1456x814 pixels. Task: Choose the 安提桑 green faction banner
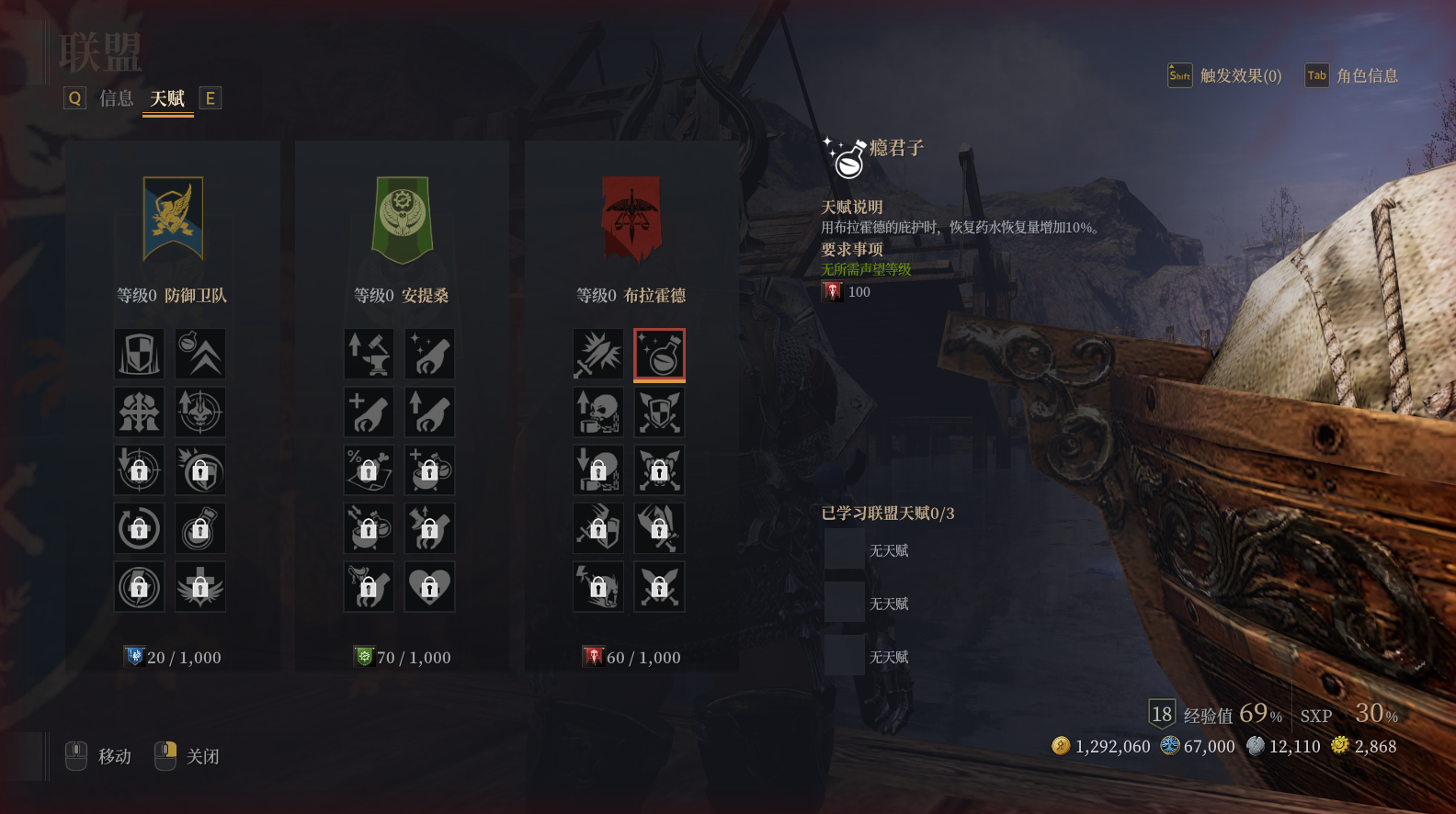[x=402, y=219]
